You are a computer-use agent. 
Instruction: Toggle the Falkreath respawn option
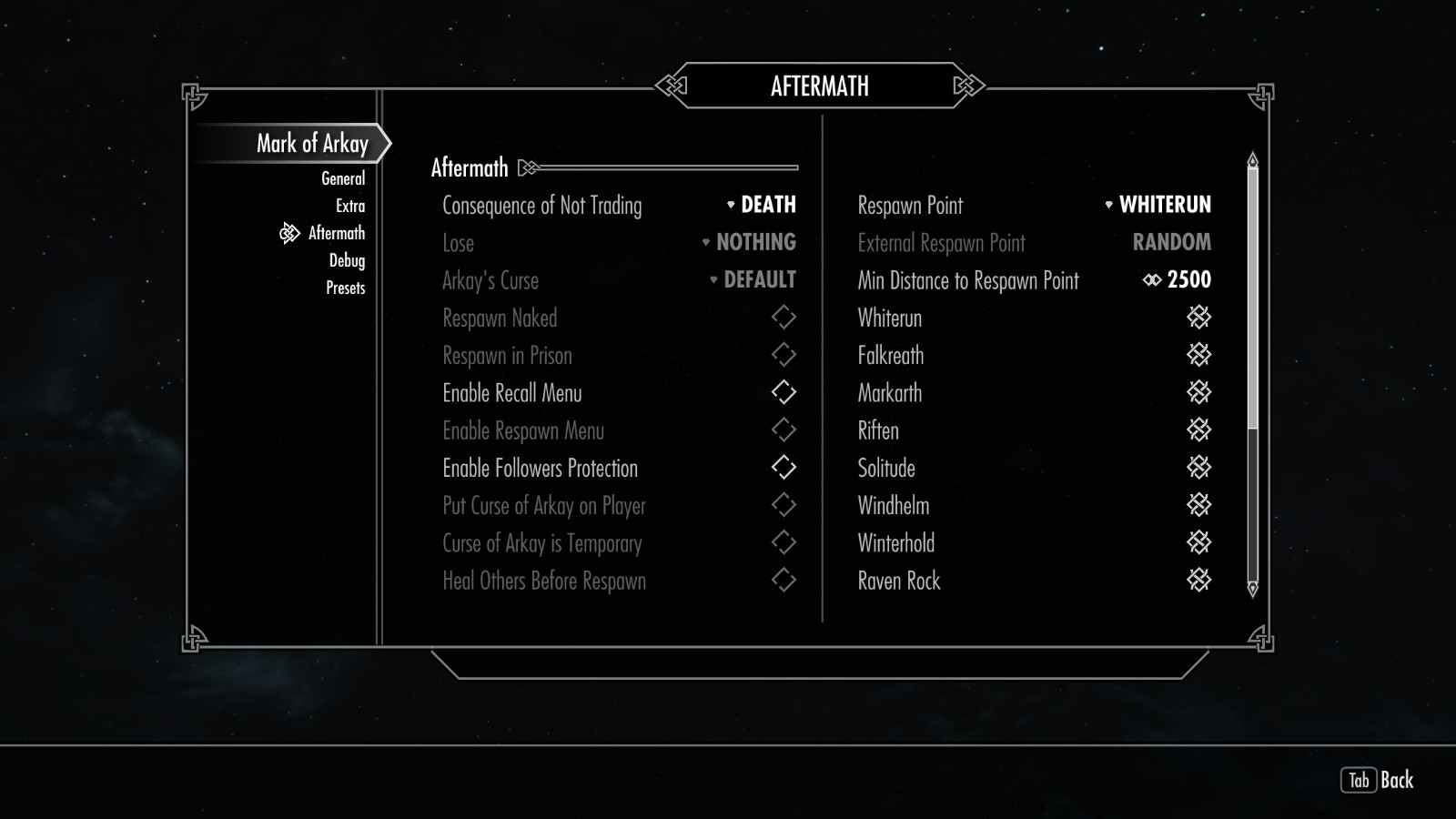pyautogui.click(x=1198, y=355)
